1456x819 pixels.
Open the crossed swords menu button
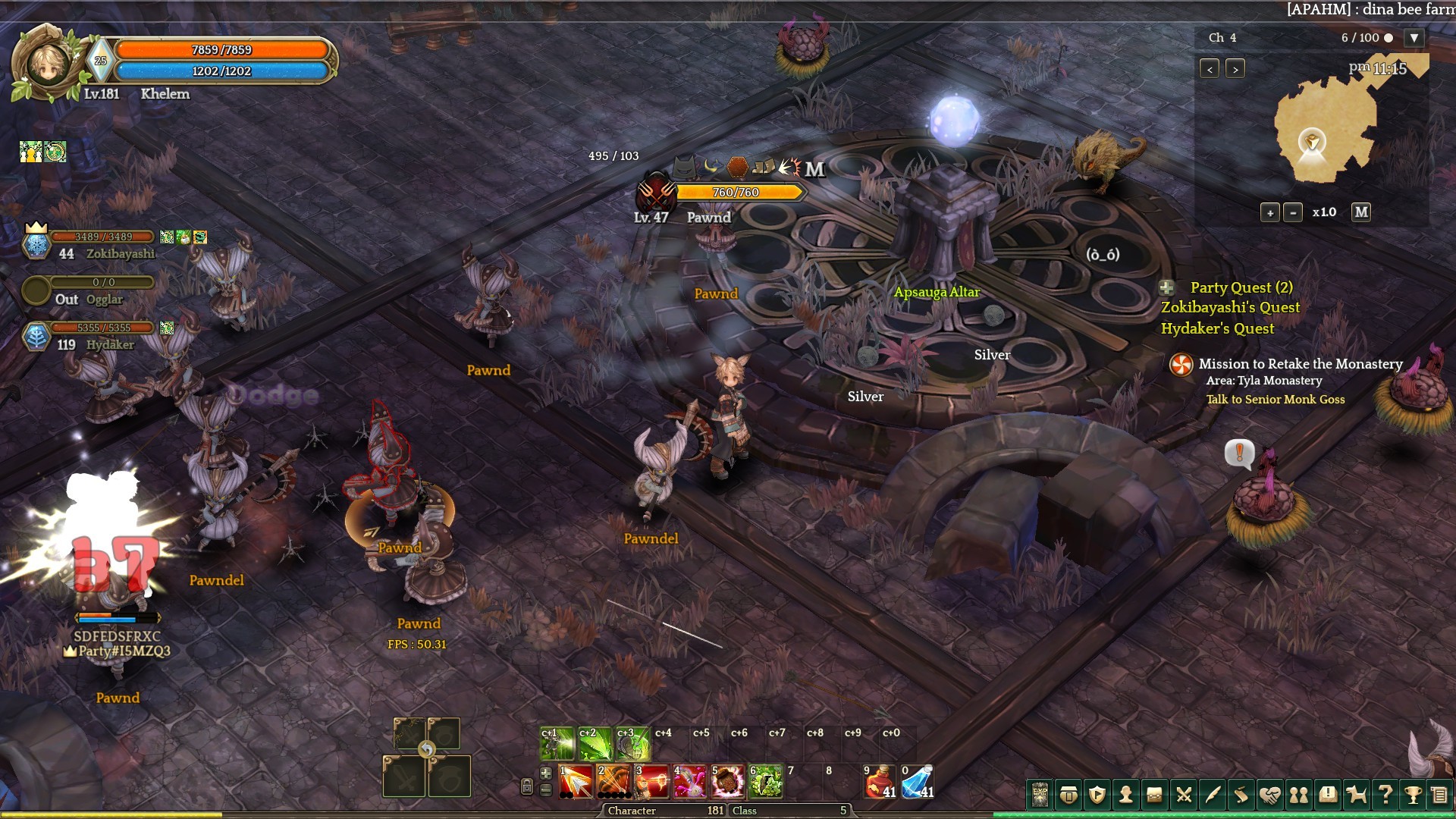pos(1183,795)
